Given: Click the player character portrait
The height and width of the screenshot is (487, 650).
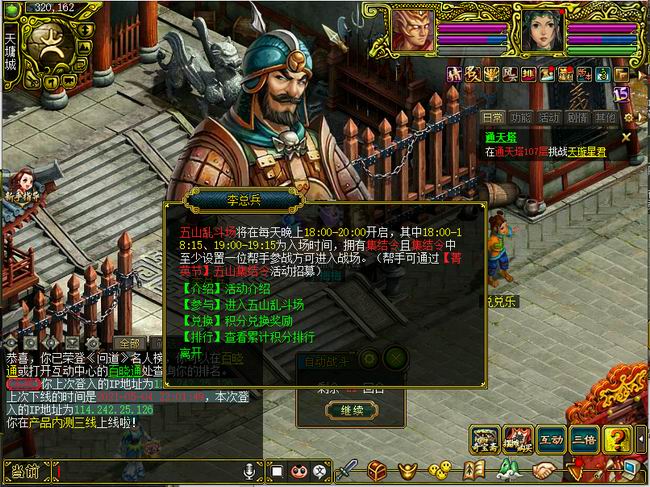Looking at the screenshot, I should coord(541,28).
